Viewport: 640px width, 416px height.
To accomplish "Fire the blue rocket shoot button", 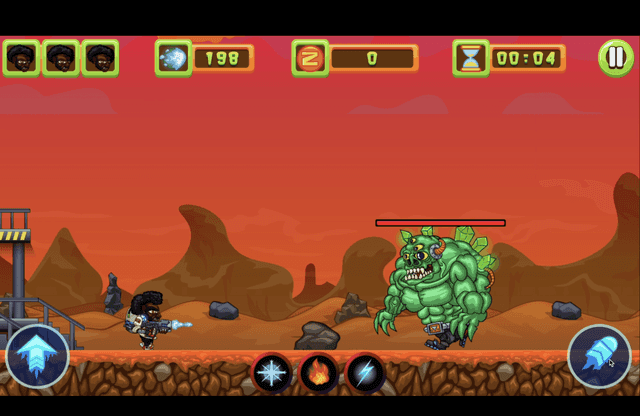I will (599, 357).
